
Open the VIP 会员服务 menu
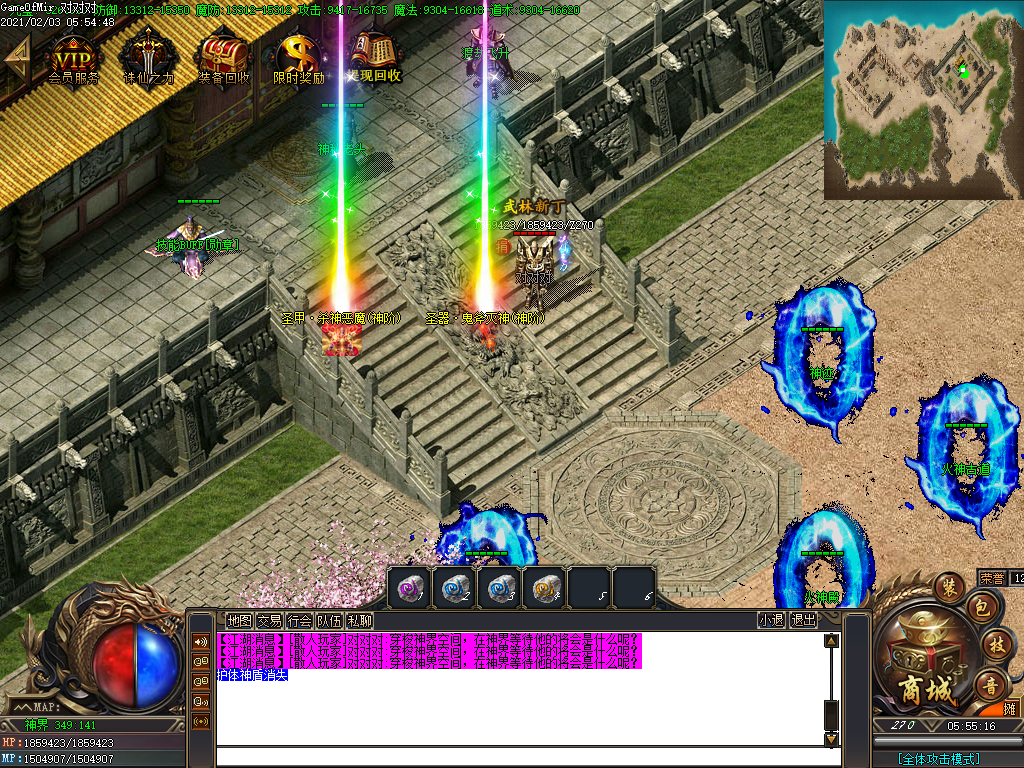[x=74, y=58]
